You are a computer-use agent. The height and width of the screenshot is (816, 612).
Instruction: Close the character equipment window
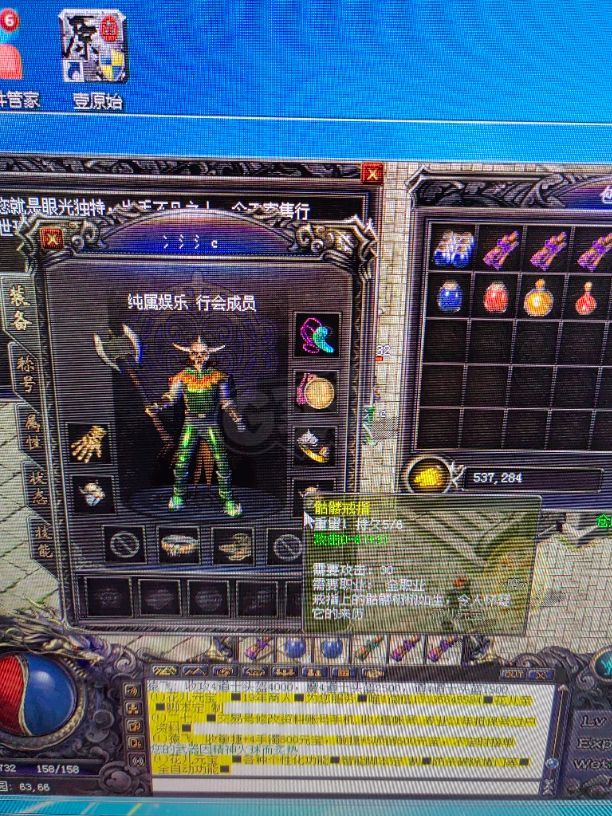pyautogui.click(x=53, y=238)
